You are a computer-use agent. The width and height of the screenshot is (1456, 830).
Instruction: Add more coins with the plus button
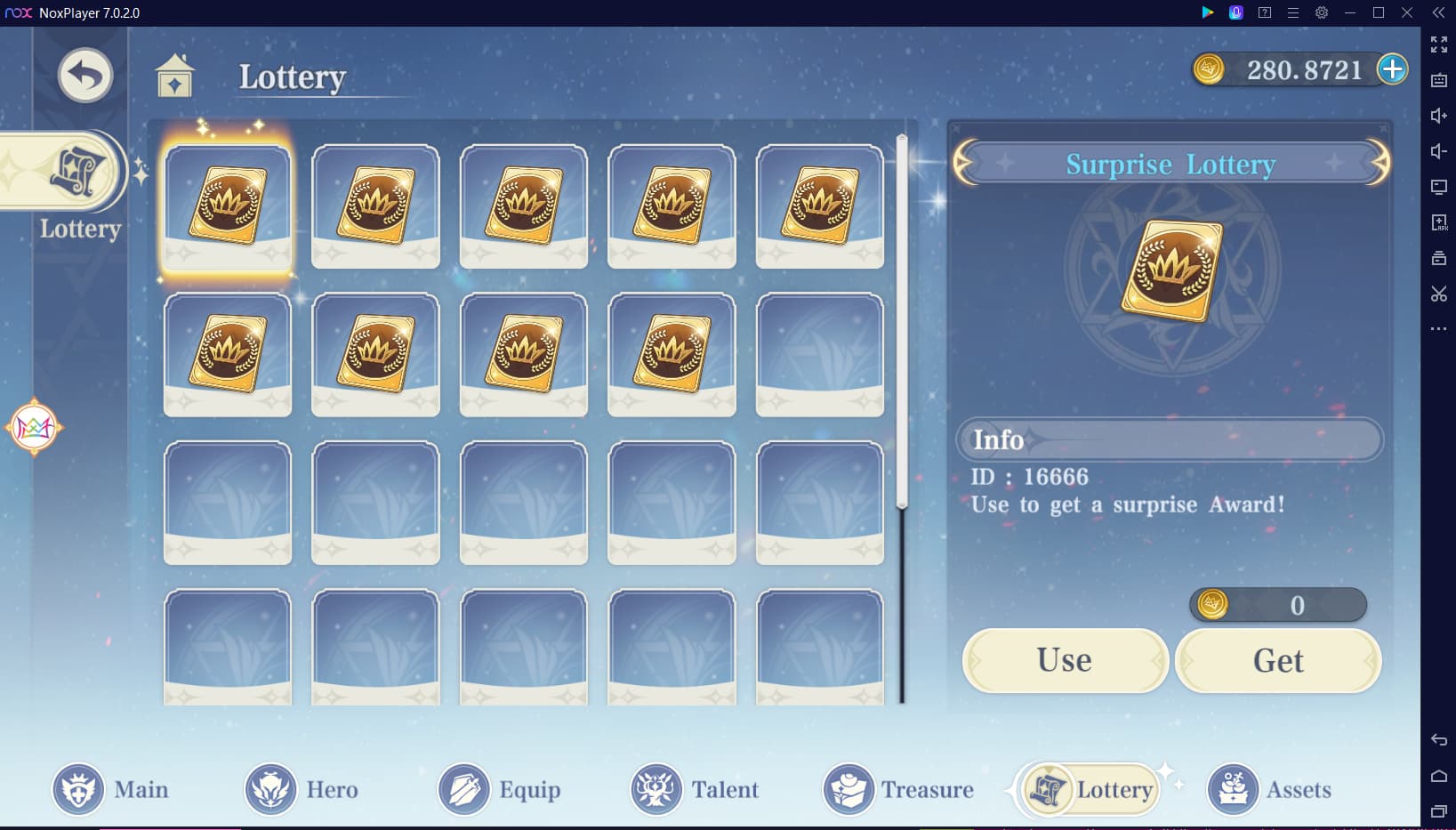tap(1392, 69)
